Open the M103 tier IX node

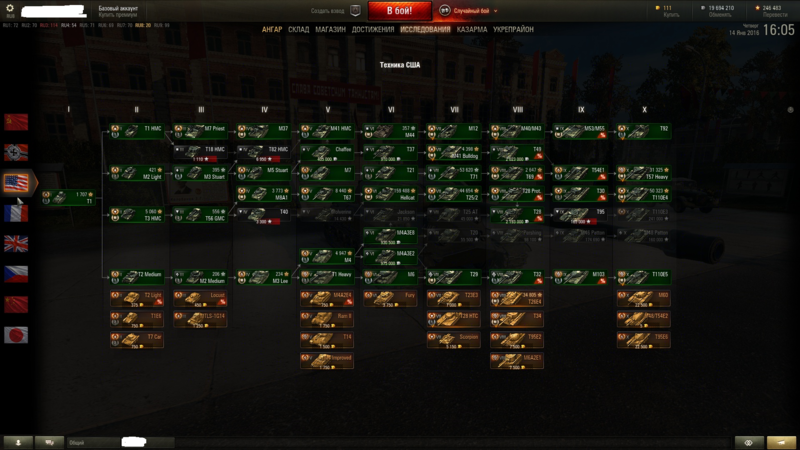coord(581,275)
